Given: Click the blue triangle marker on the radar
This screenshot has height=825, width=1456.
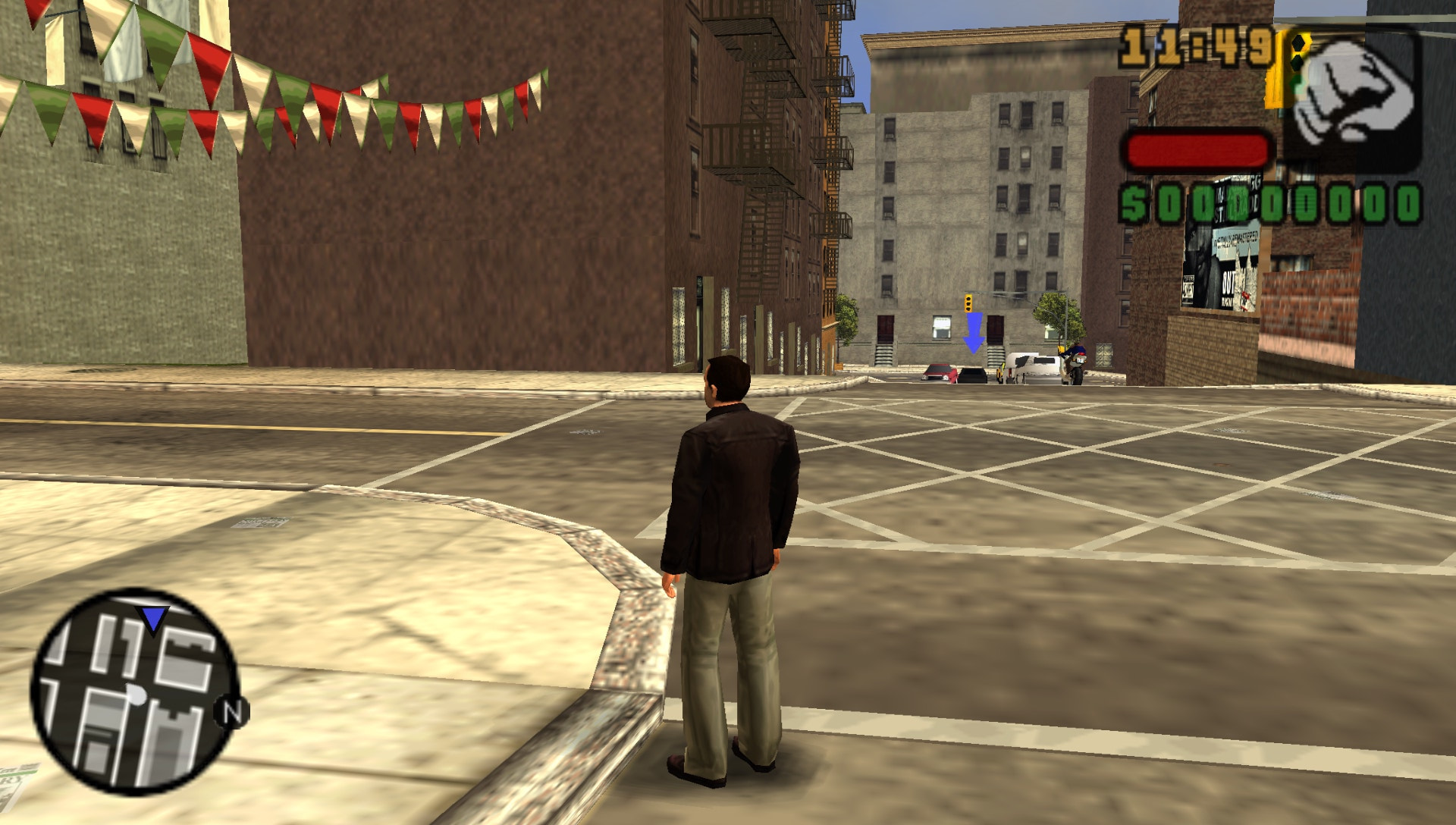Looking at the screenshot, I should (x=154, y=618).
